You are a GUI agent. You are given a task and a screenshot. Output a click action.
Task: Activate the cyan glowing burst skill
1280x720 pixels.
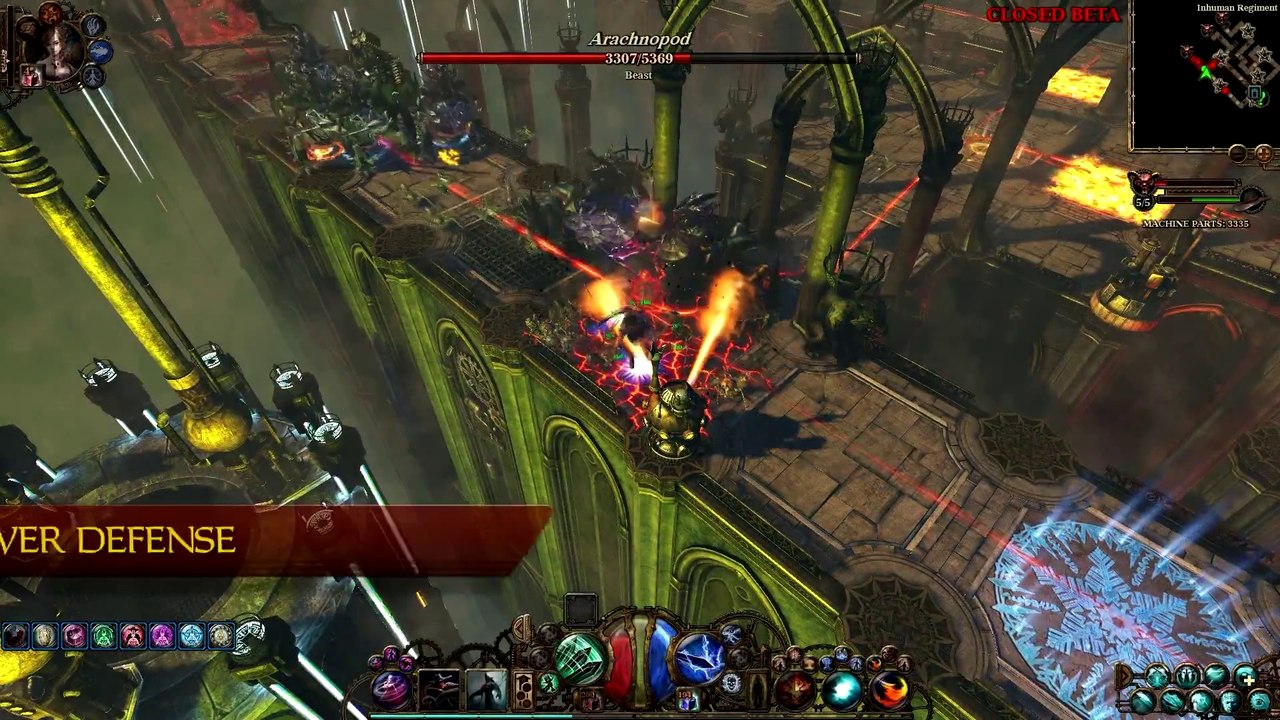click(x=842, y=689)
